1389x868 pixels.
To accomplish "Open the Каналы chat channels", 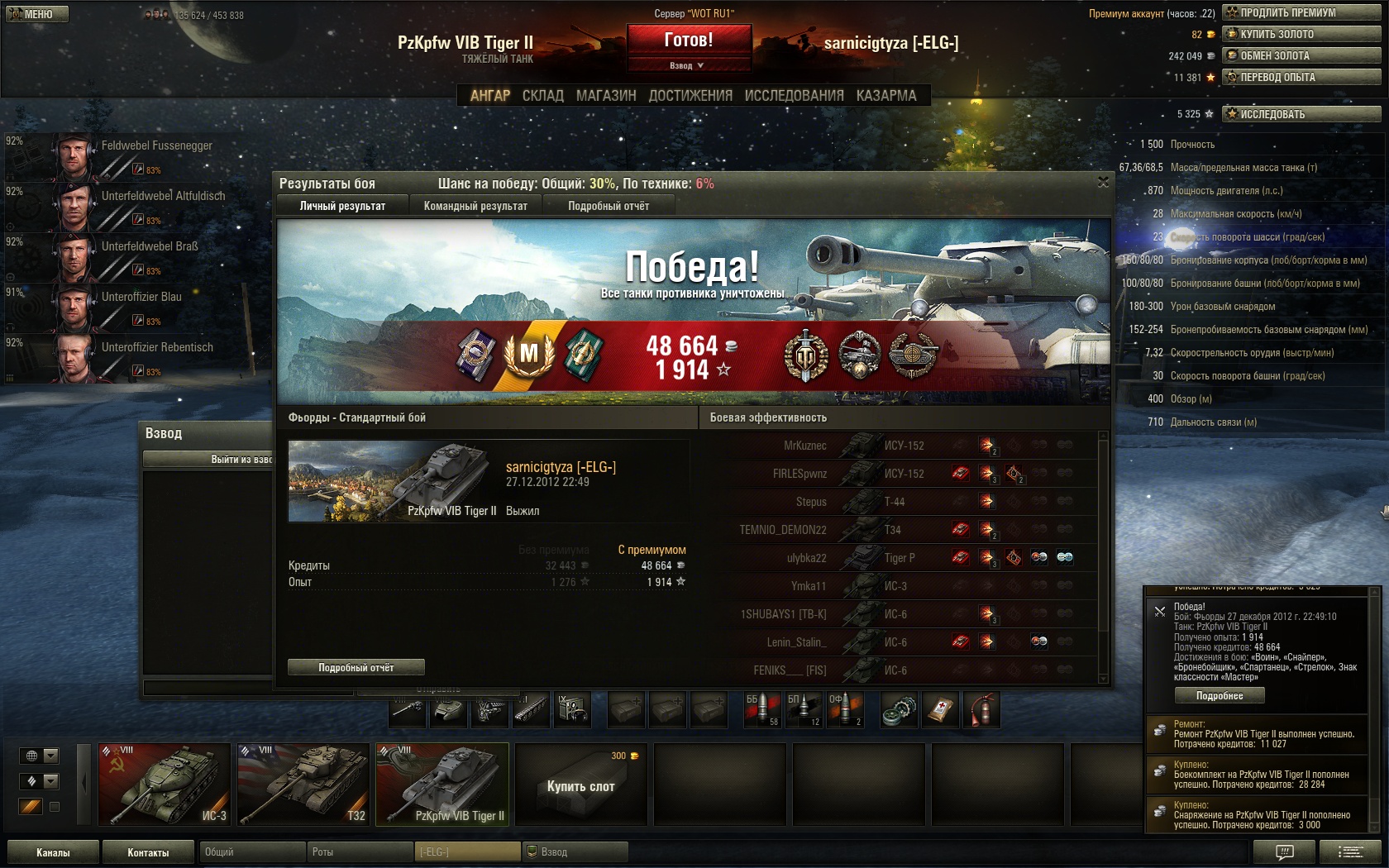I will pos(53,852).
